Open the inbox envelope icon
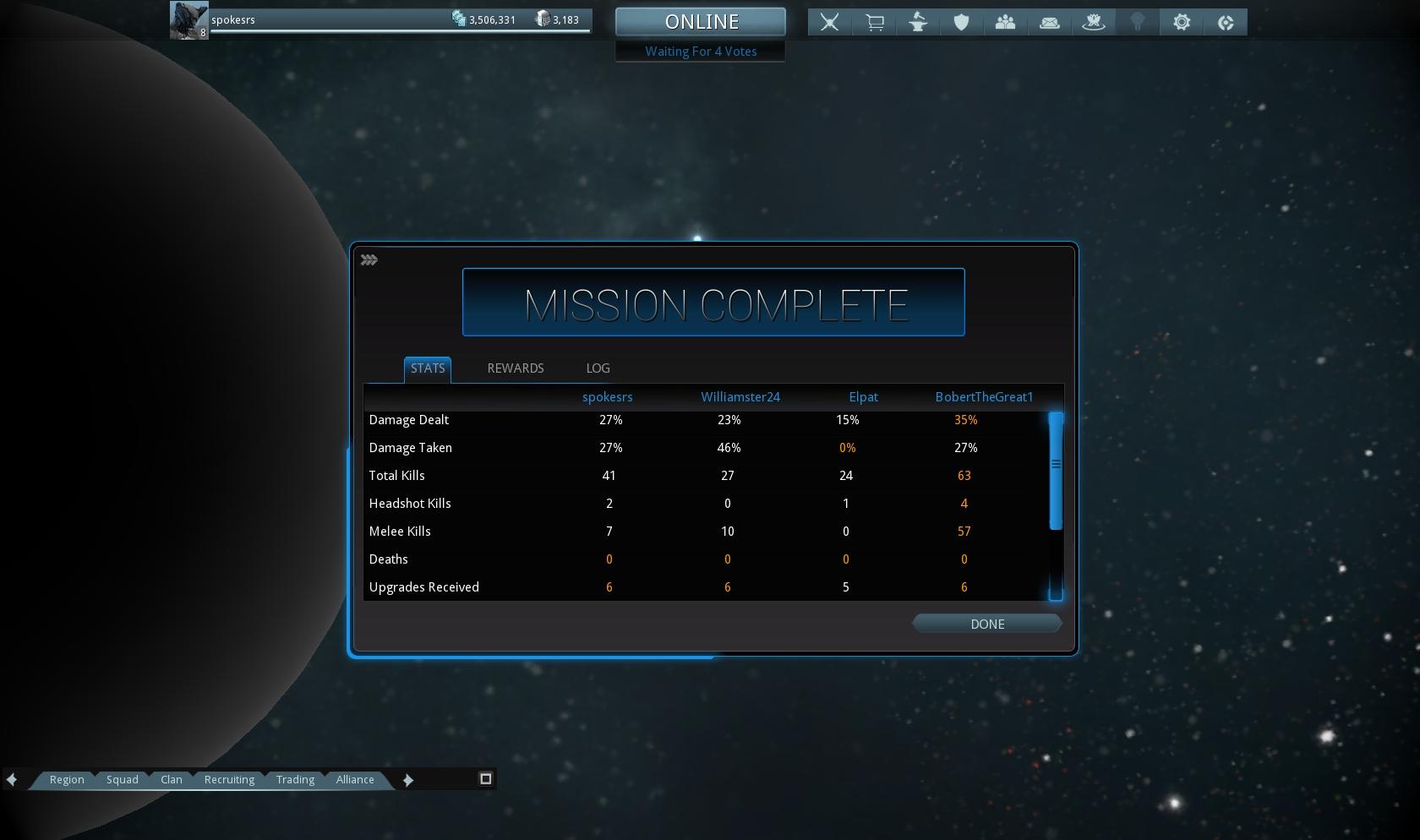Viewport: 1420px width, 840px height. (1050, 23)
